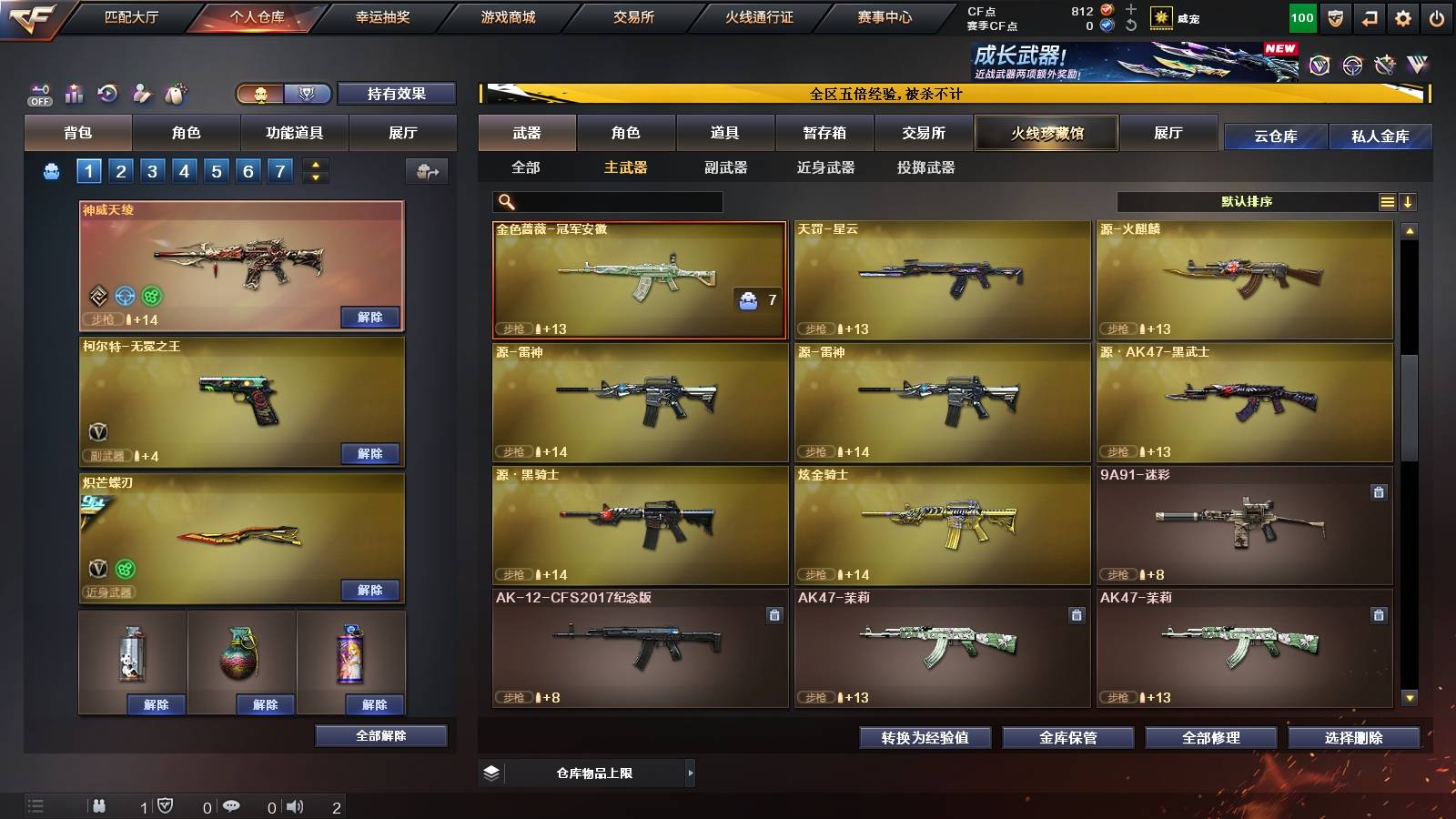
Task: Click the power exit icon top right corner
Action: [x=1436, y=17]
